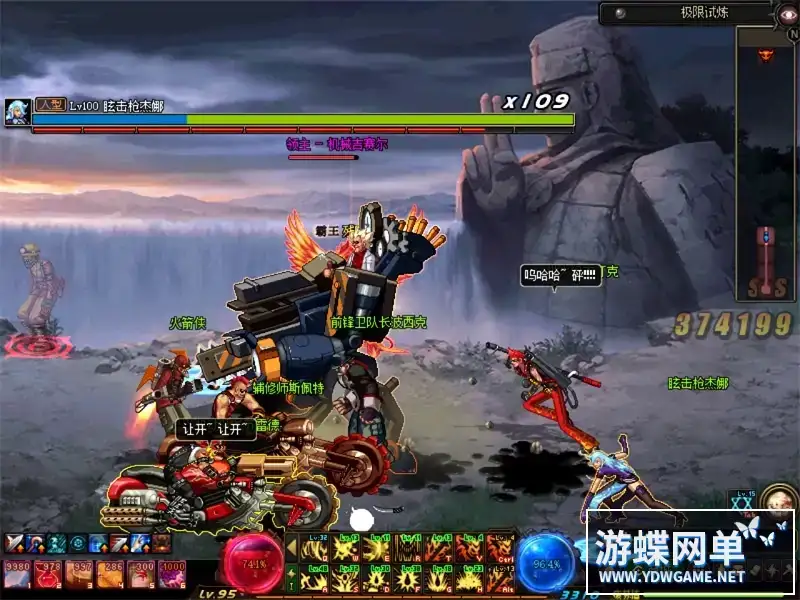Activate the orange skill bound to Alt
800x600 pixels.
(x=500, y=579)
